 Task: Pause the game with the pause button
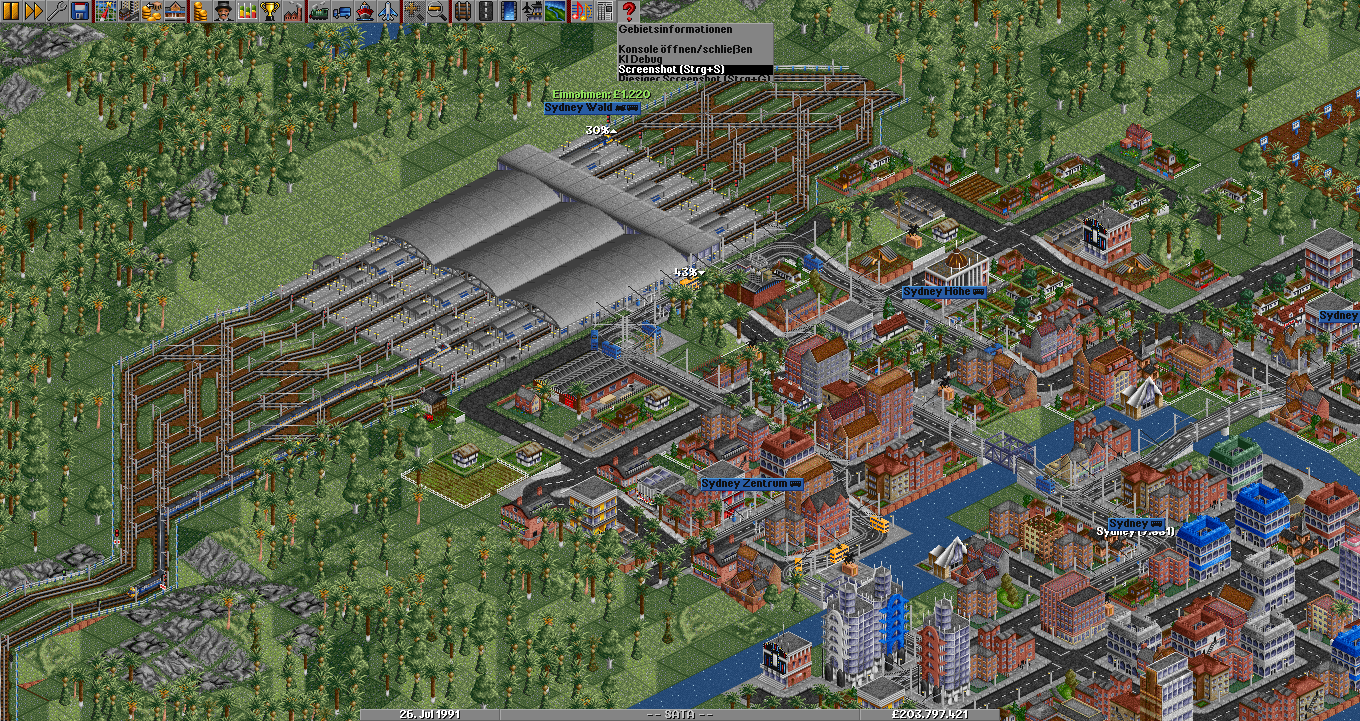[x=11, y=11]
